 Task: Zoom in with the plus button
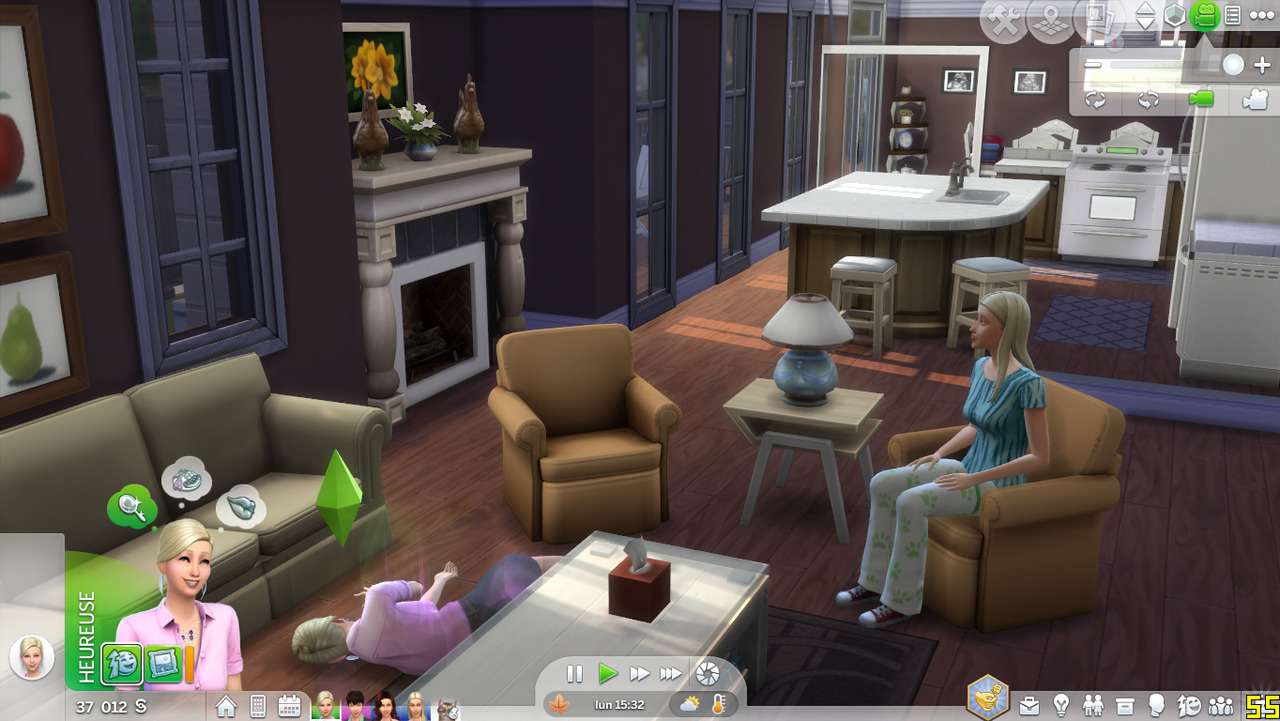coord(1261,65)
